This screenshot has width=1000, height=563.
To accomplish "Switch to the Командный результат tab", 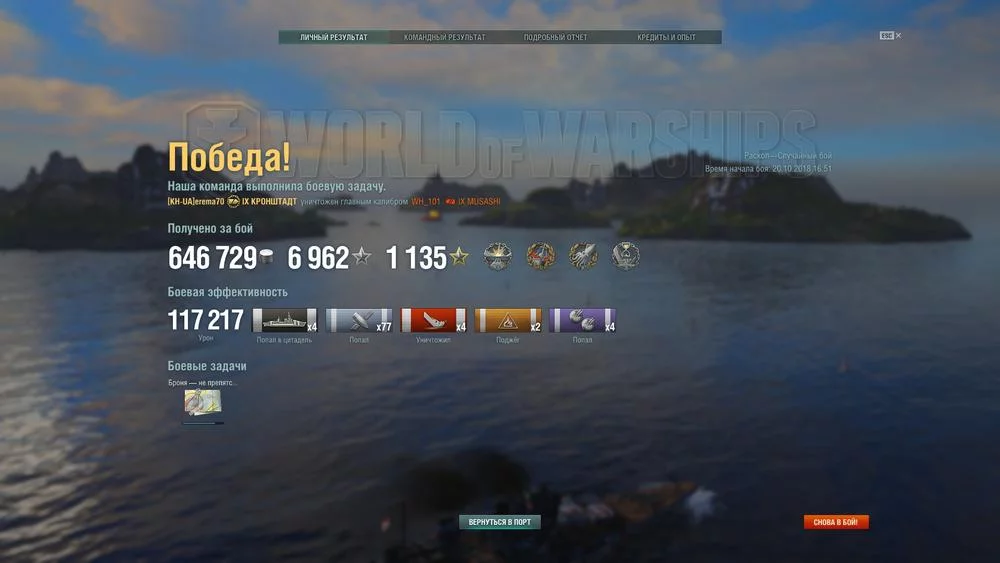I will pos(444,38).
